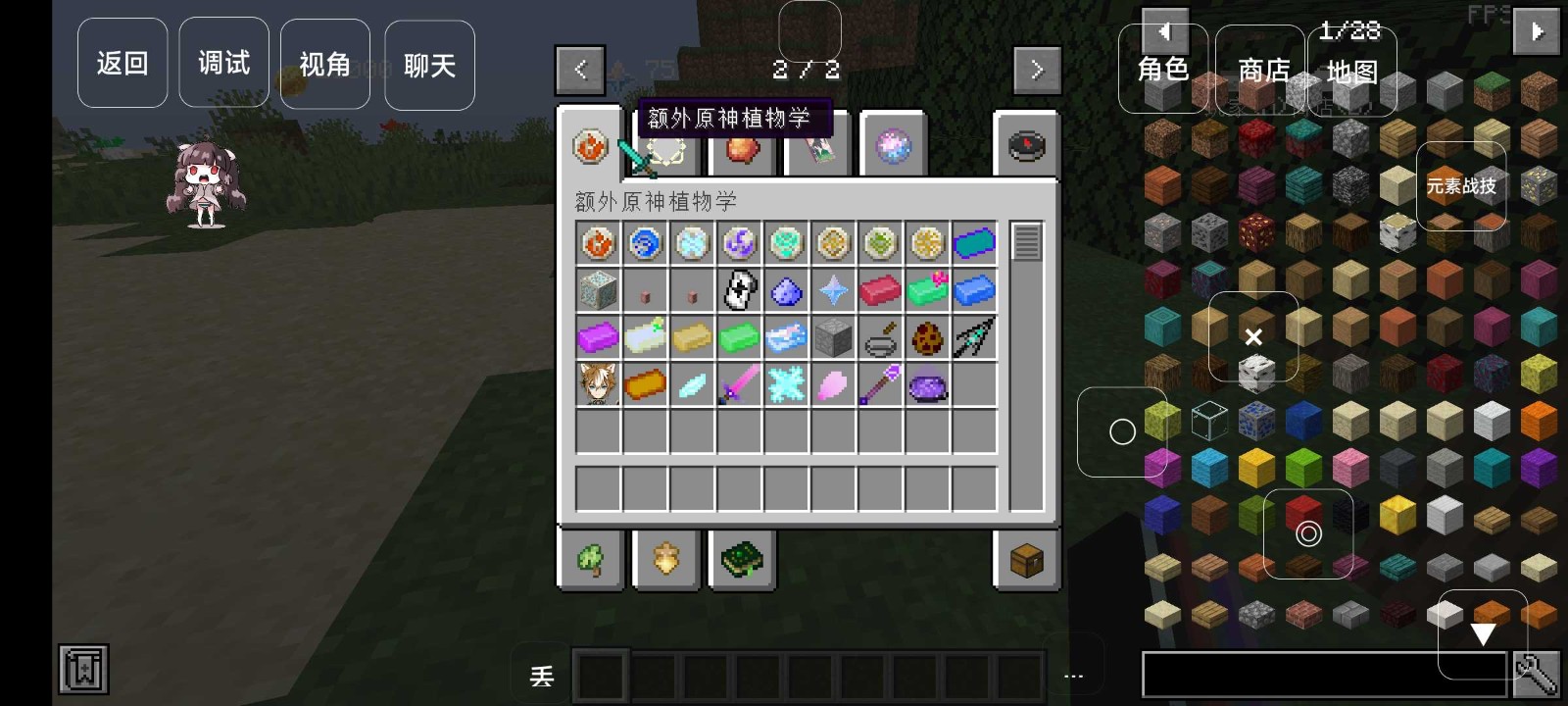The height and width of the screenshot is (706, 1568).
Task: Open the 聊天 chat button
Action: point(429,66)
